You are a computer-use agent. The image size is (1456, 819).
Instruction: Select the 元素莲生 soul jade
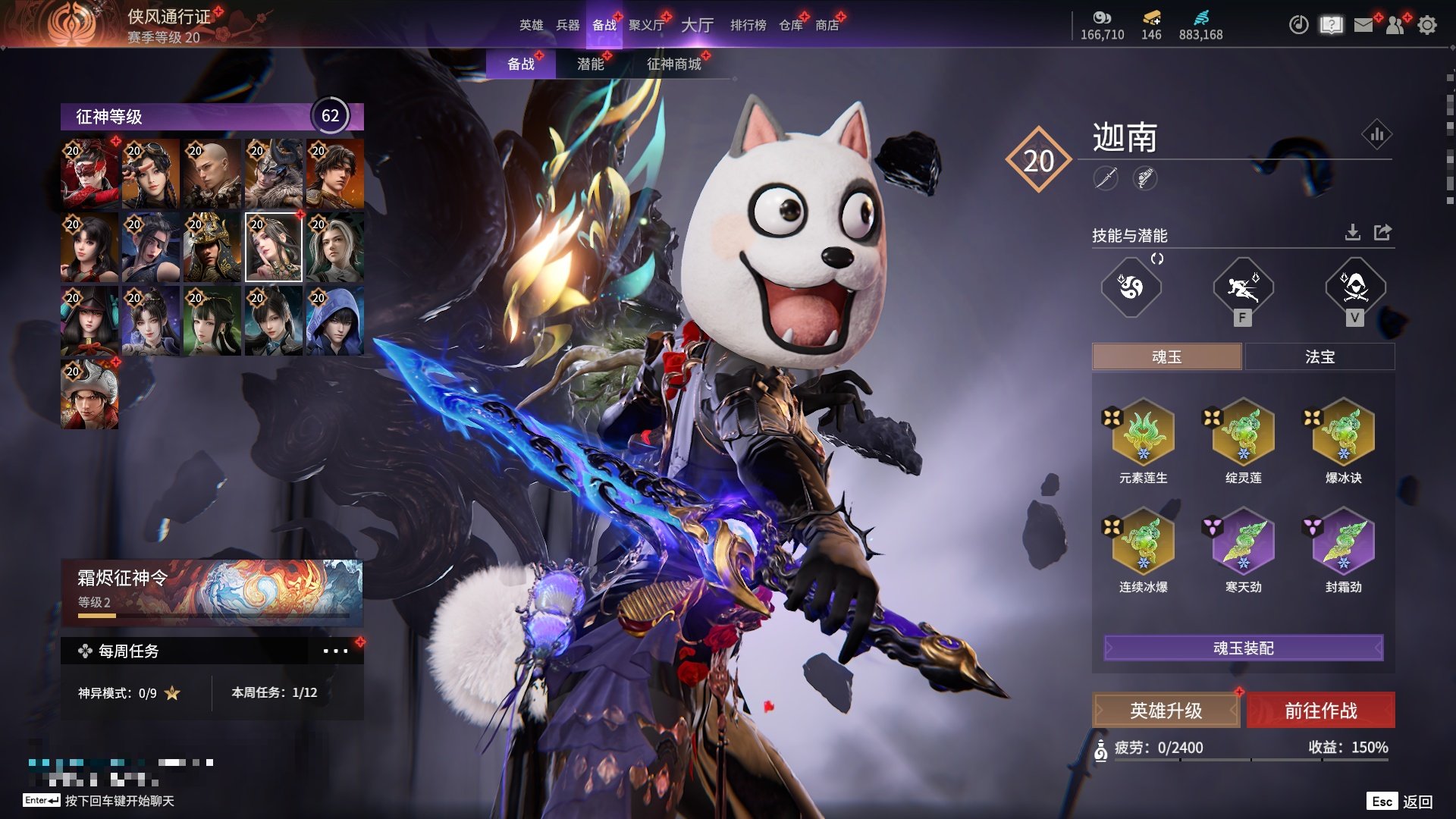pos(1143,433)
